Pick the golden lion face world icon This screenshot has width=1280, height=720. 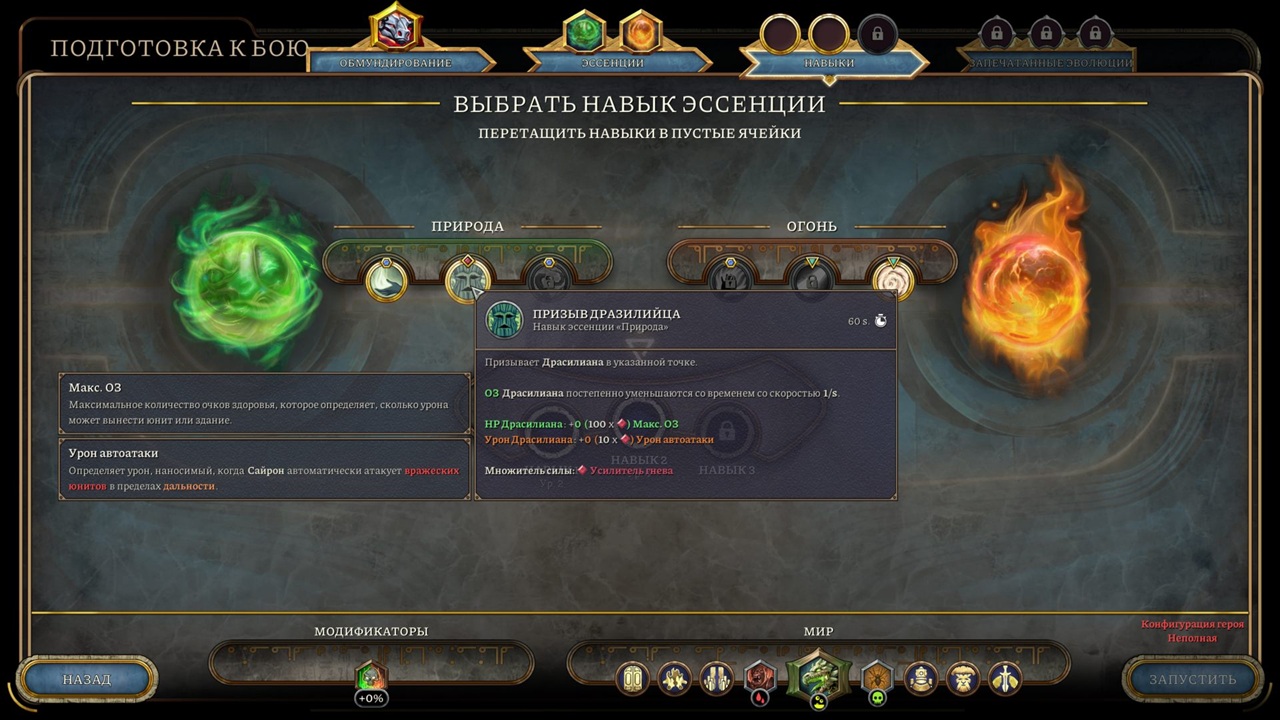pyautogui.click(x=964, y=678)
